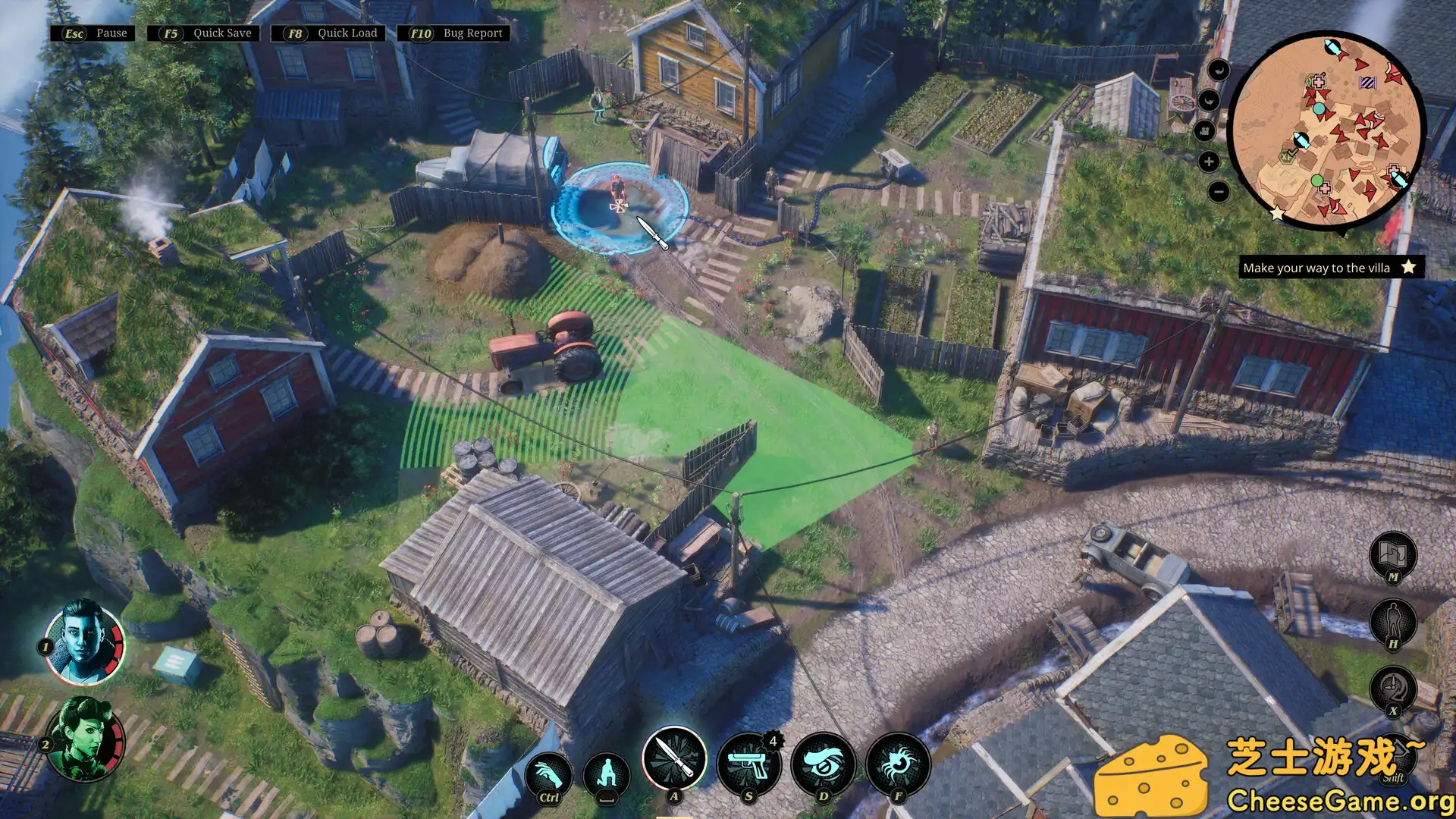
Task: Zoom in the minimap with plus button
Action: click(x=1209, y=162)
